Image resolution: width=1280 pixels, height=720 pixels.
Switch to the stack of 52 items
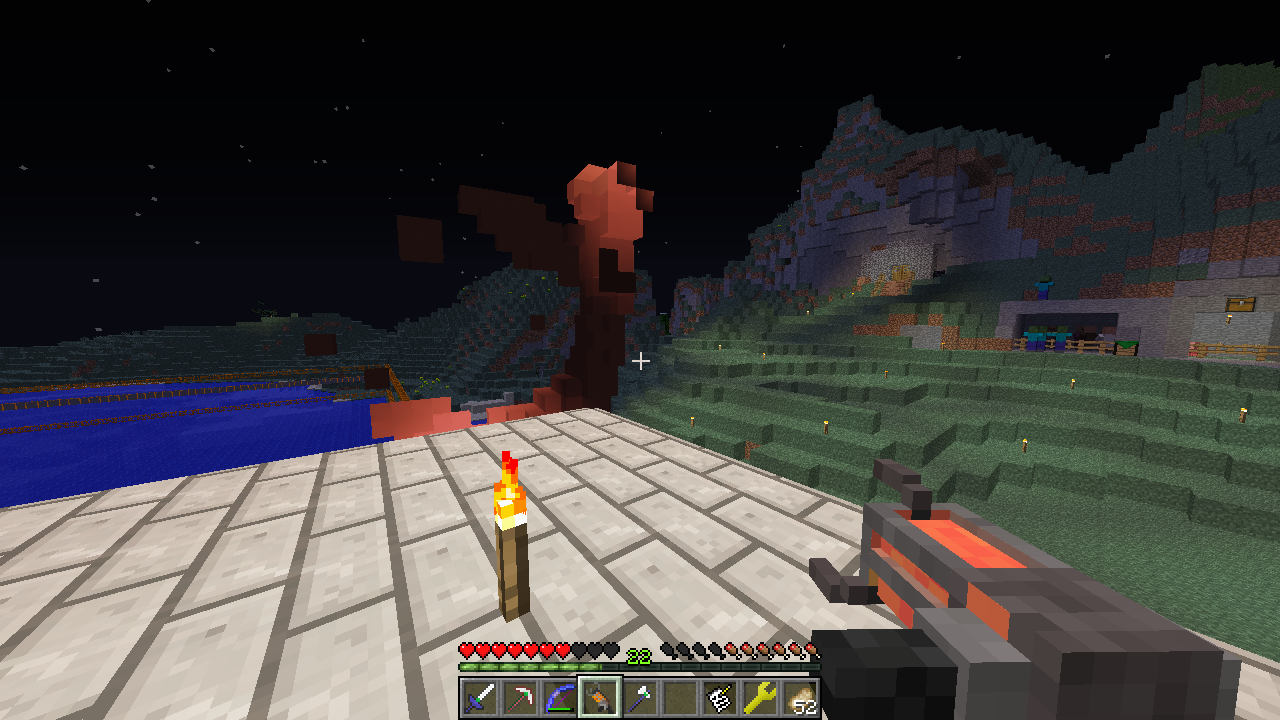click(800, 697)
